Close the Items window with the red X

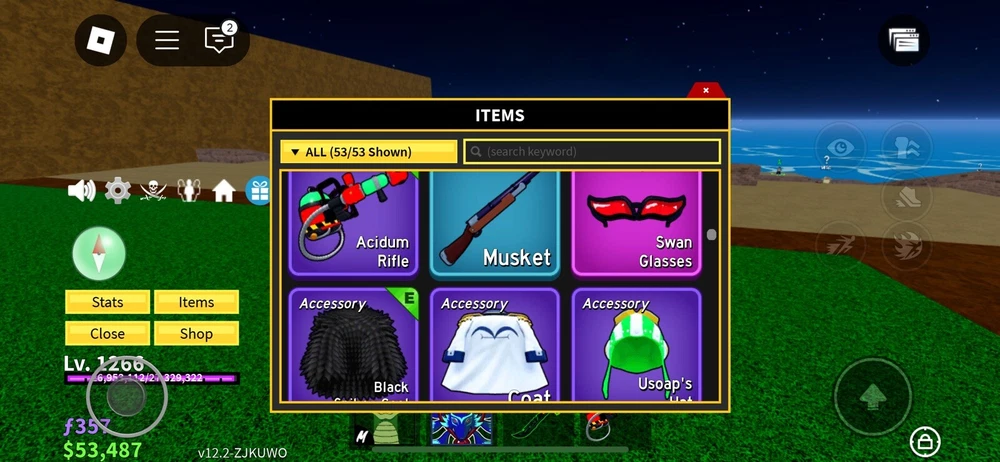point(706,90)
